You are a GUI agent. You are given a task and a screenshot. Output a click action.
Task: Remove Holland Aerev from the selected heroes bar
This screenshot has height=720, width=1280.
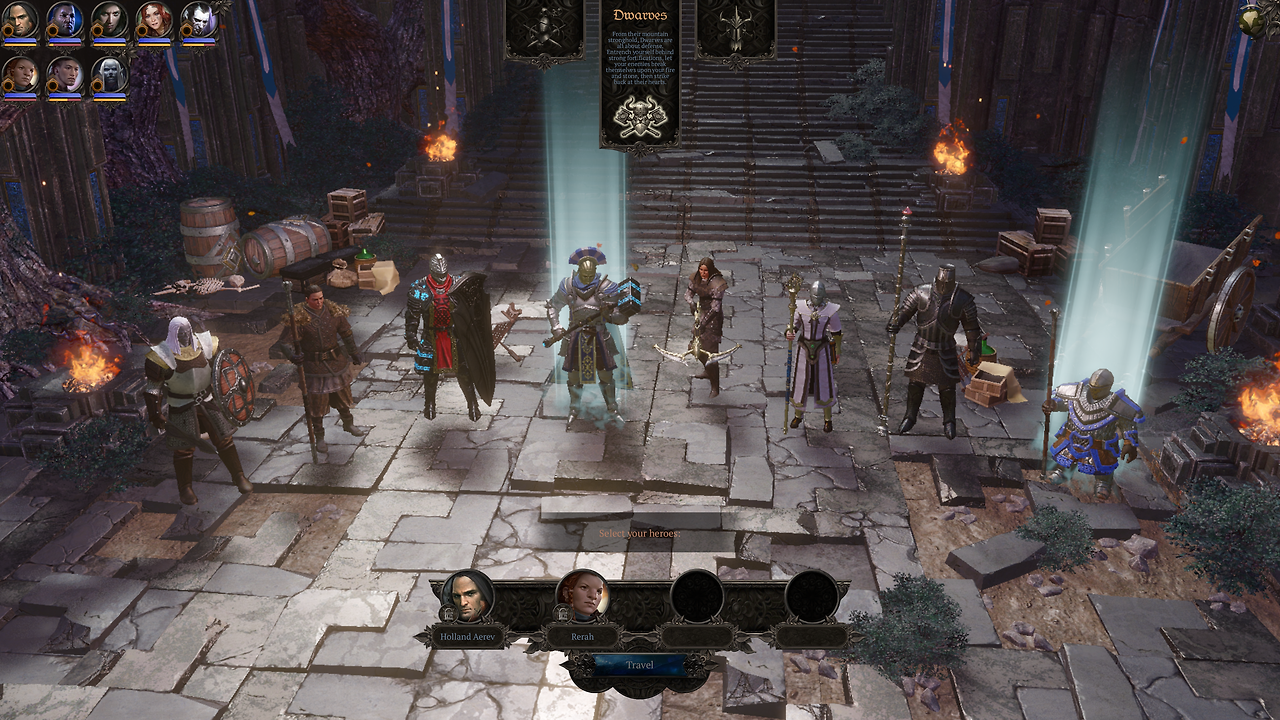point(467,597)
